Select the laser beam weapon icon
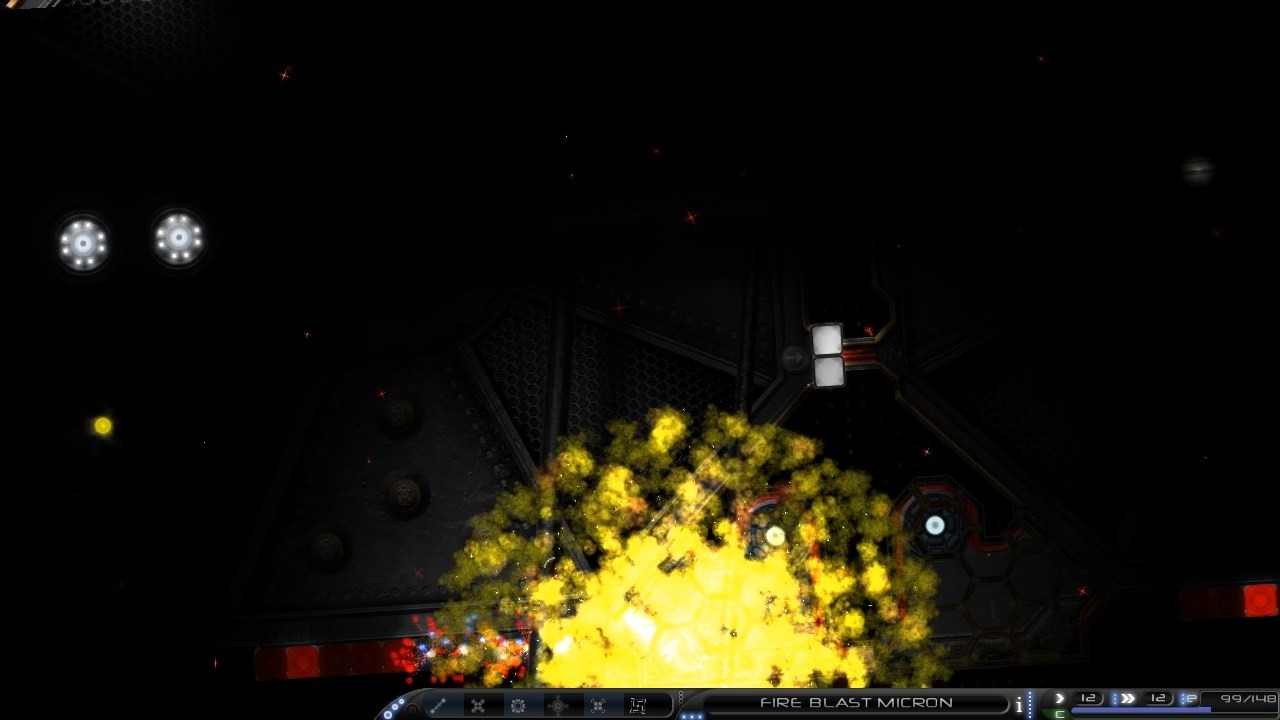This screenshot has width=1280, height=720. 438,706
